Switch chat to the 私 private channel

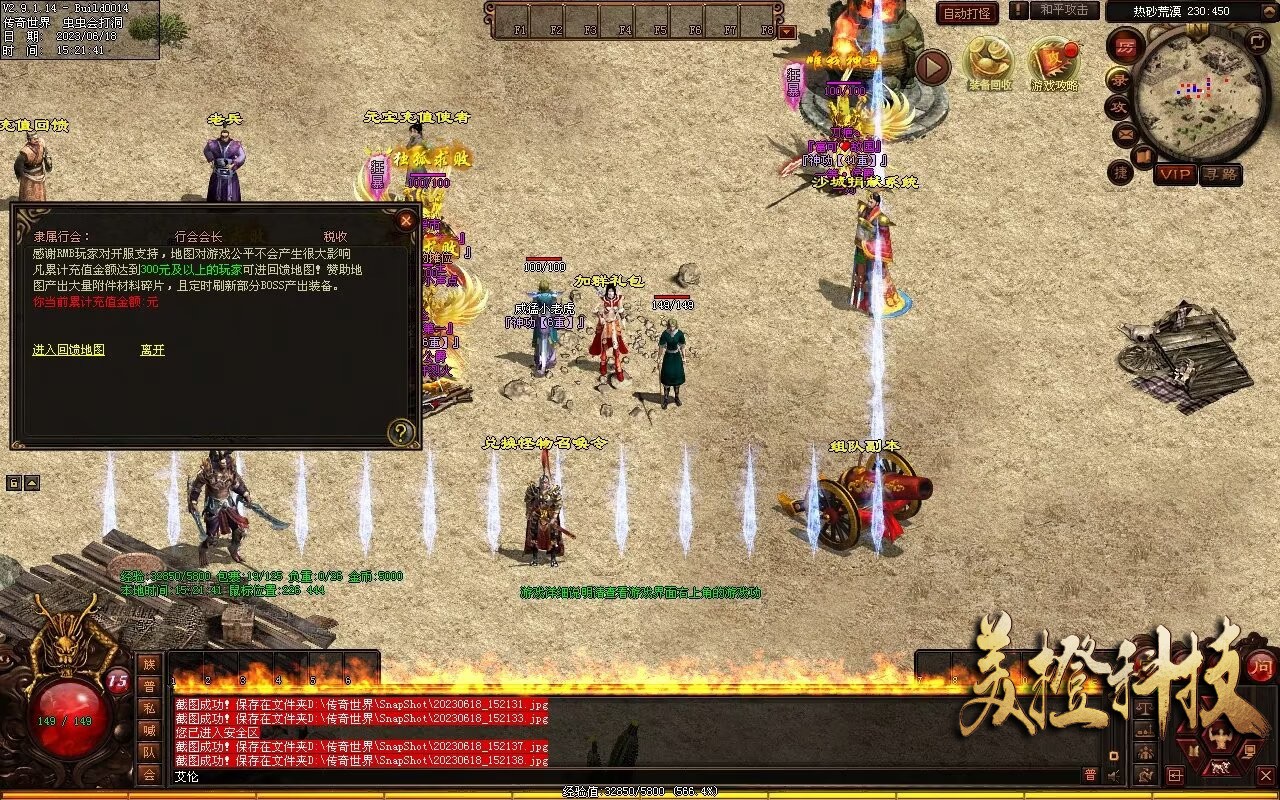tap(149, 708)
